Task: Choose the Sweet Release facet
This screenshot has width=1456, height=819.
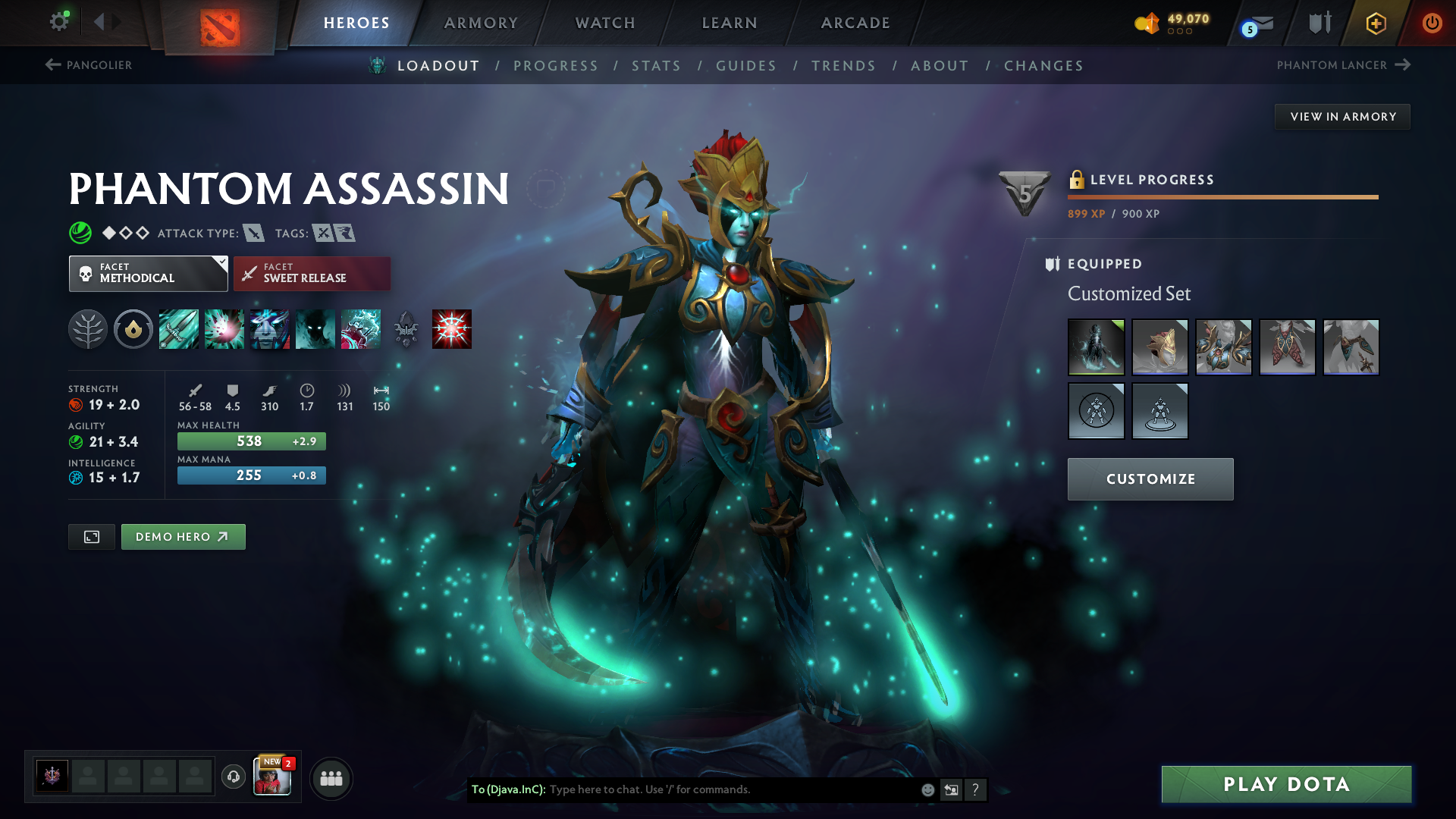Action: pyautogui.click(x=312, y=274)
